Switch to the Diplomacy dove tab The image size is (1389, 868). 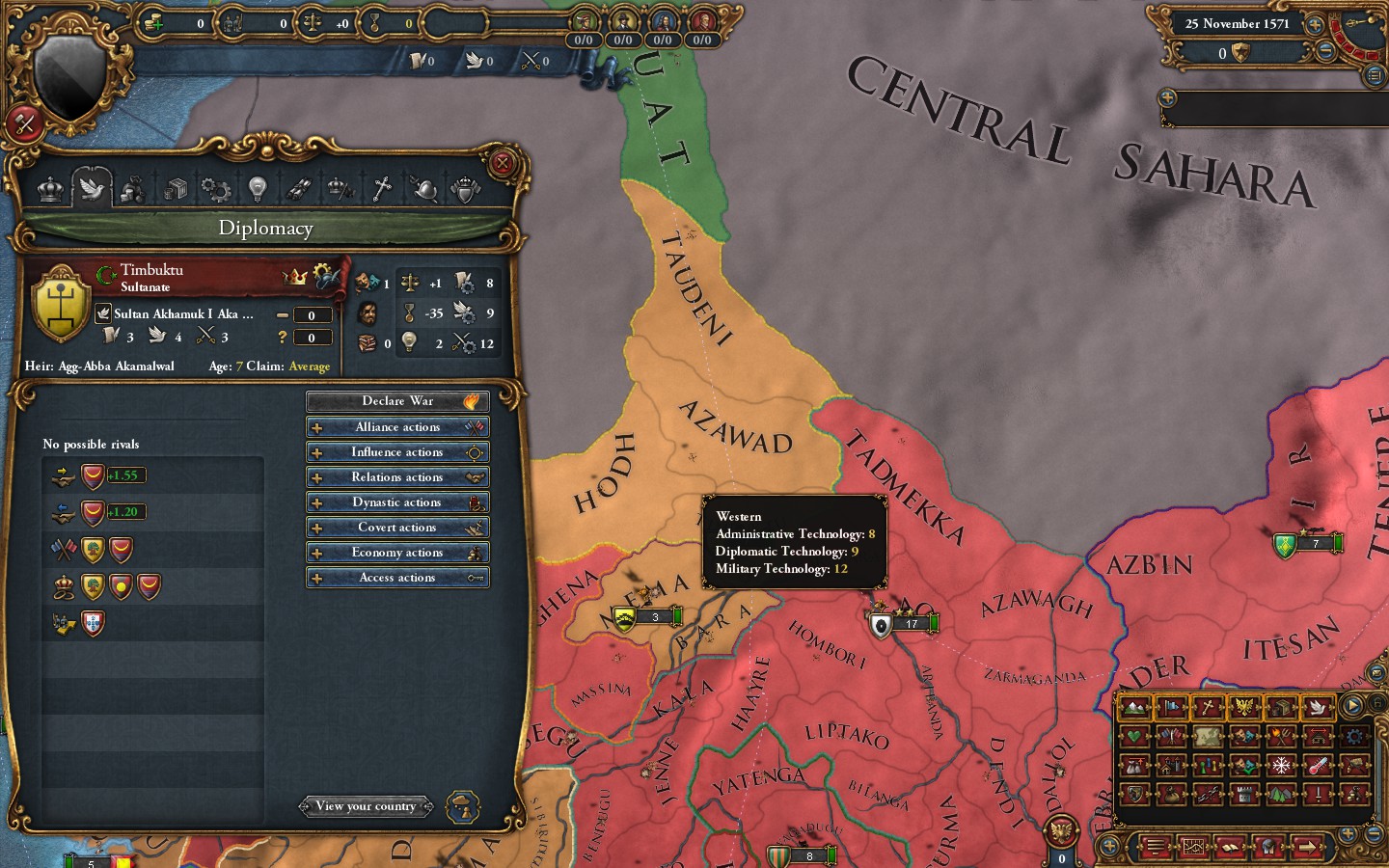pyautogui.click(x=92, y=188)
